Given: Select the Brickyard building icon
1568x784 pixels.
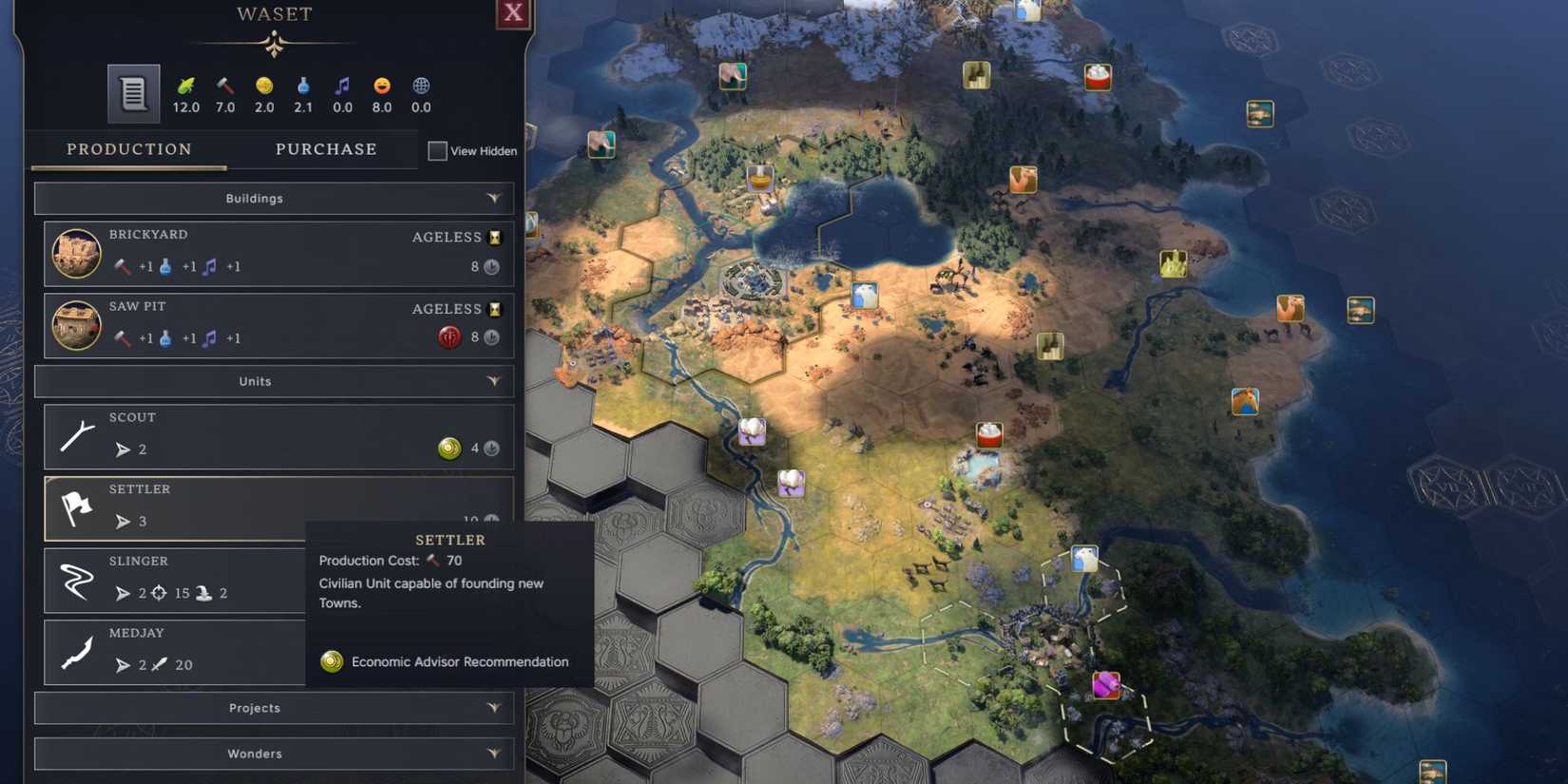Looking at the screenshot, I should (76, 253).
